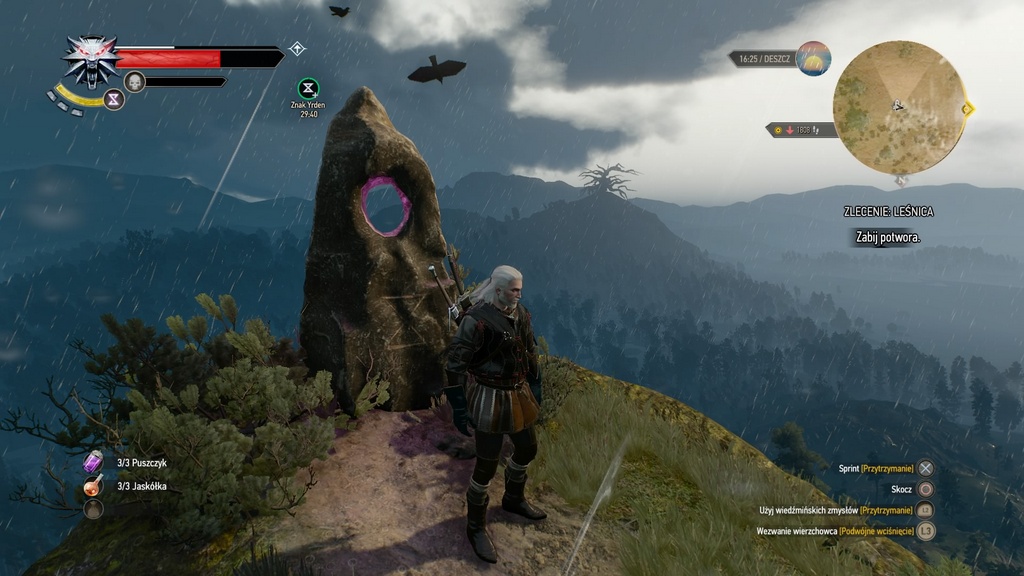
Task: Select the Puszczyk potion slot
Action: coord(94,461)
